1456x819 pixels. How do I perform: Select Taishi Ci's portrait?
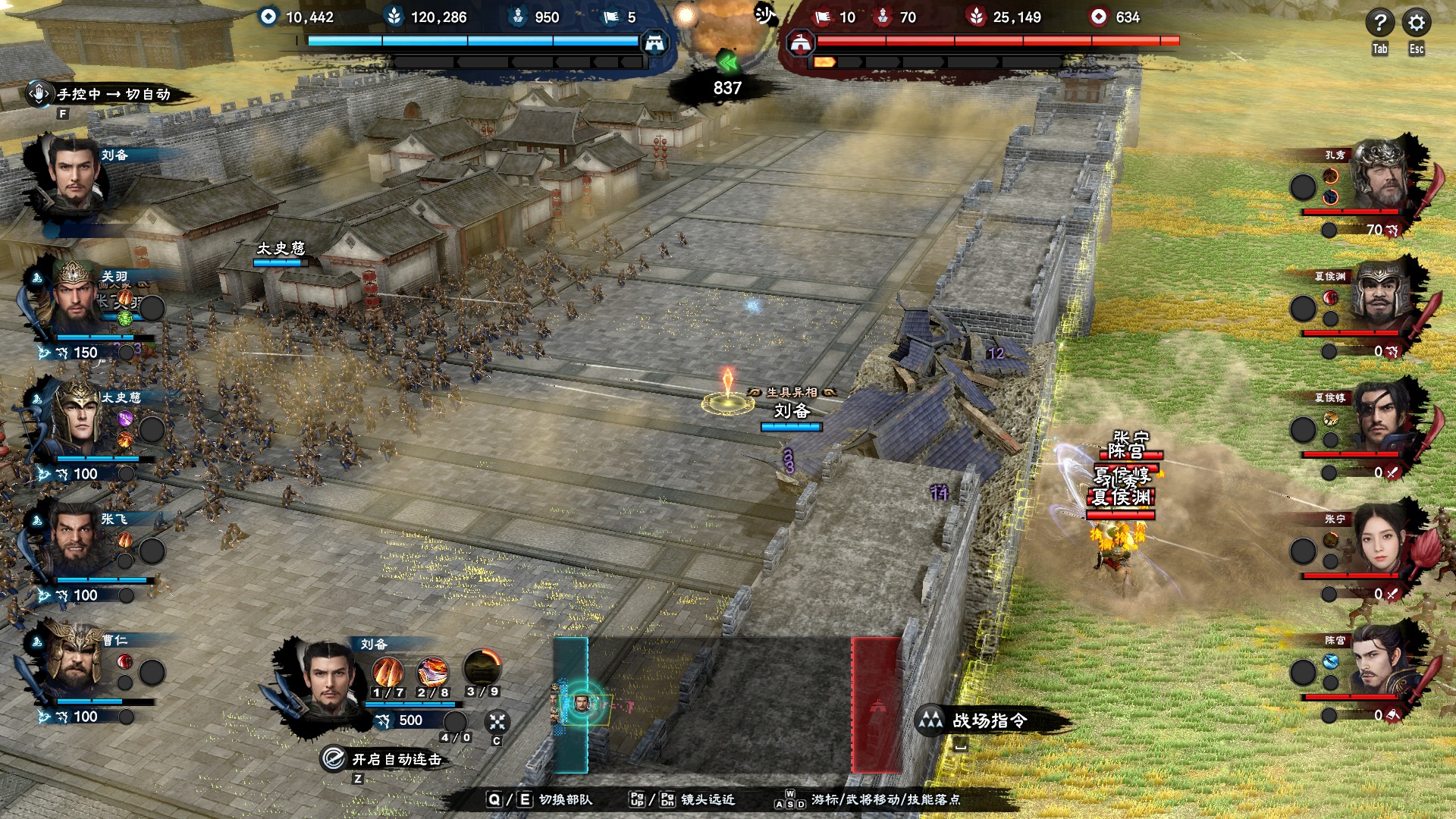pos(76,419)
